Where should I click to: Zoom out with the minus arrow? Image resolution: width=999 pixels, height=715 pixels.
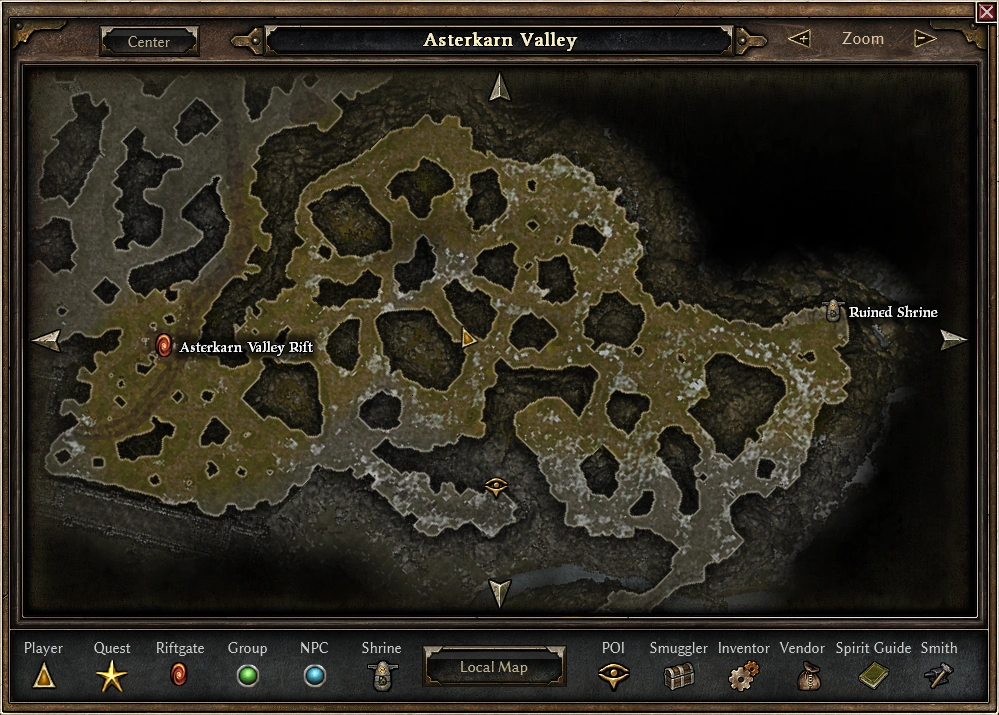tap(925, 39)
